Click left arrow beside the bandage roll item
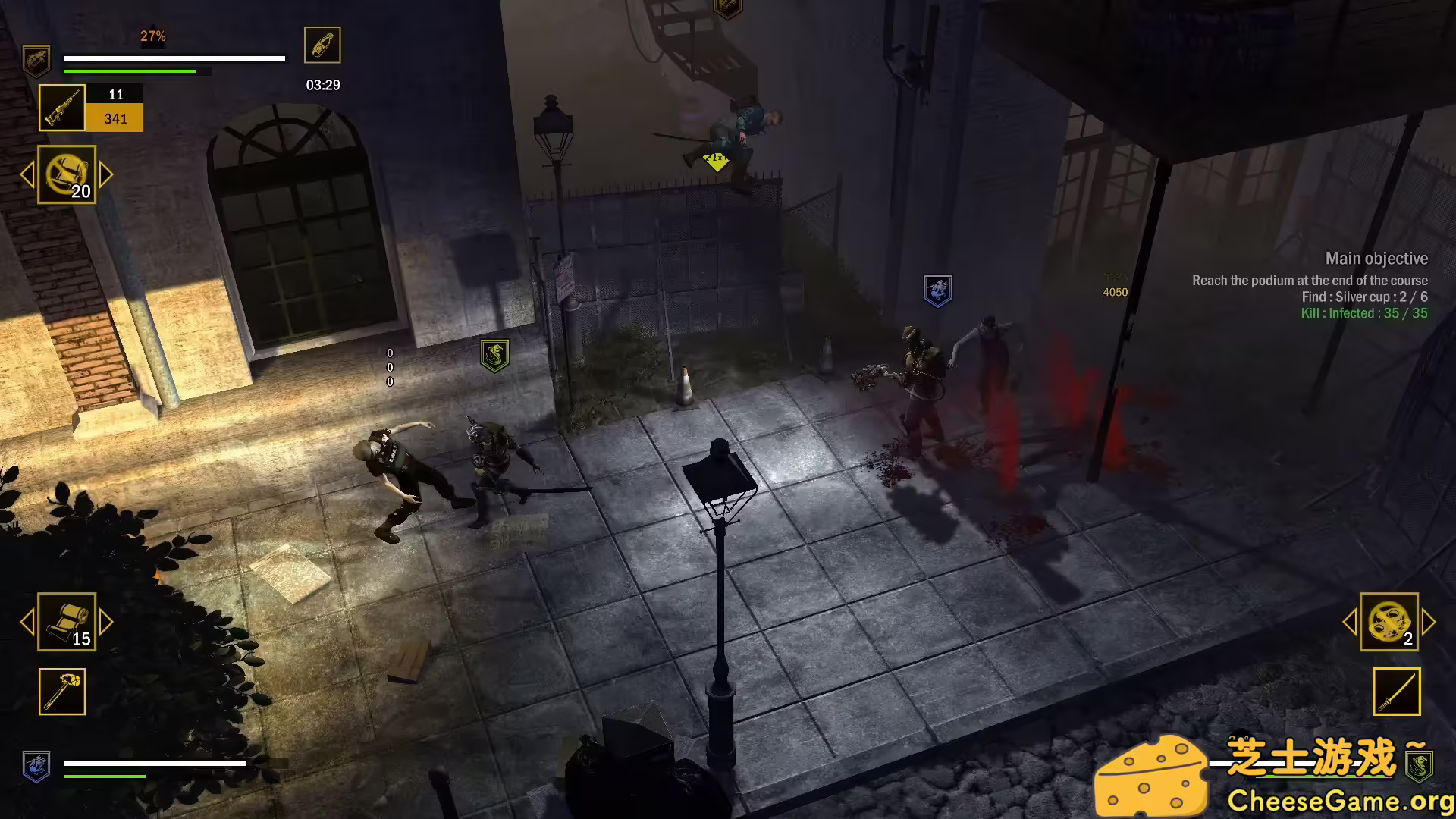 click(x=27, y=623)
